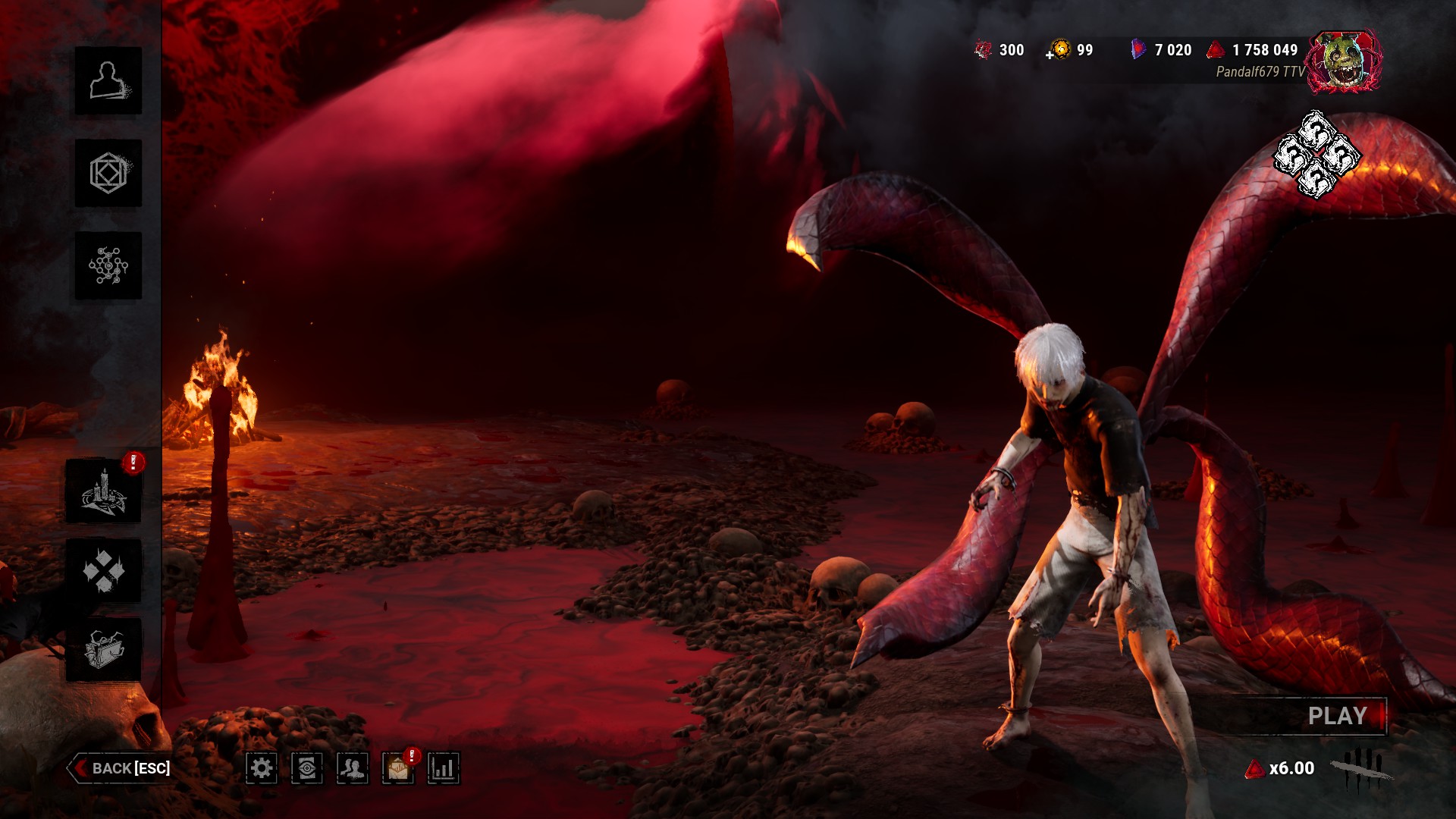Open the inbox envelope with notification

pos(398,769)
